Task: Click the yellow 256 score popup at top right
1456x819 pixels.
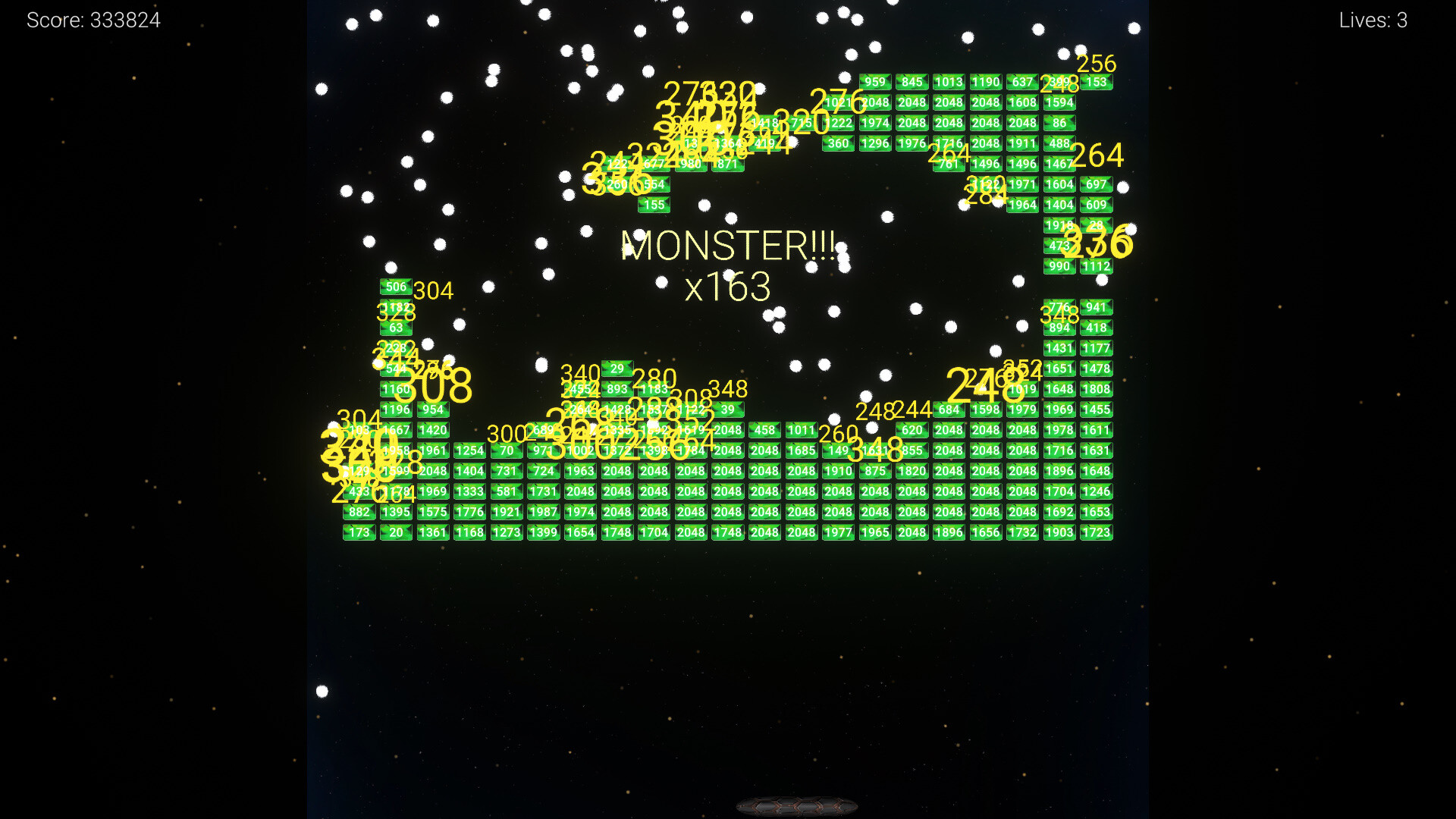Action: coord(1097,64)
